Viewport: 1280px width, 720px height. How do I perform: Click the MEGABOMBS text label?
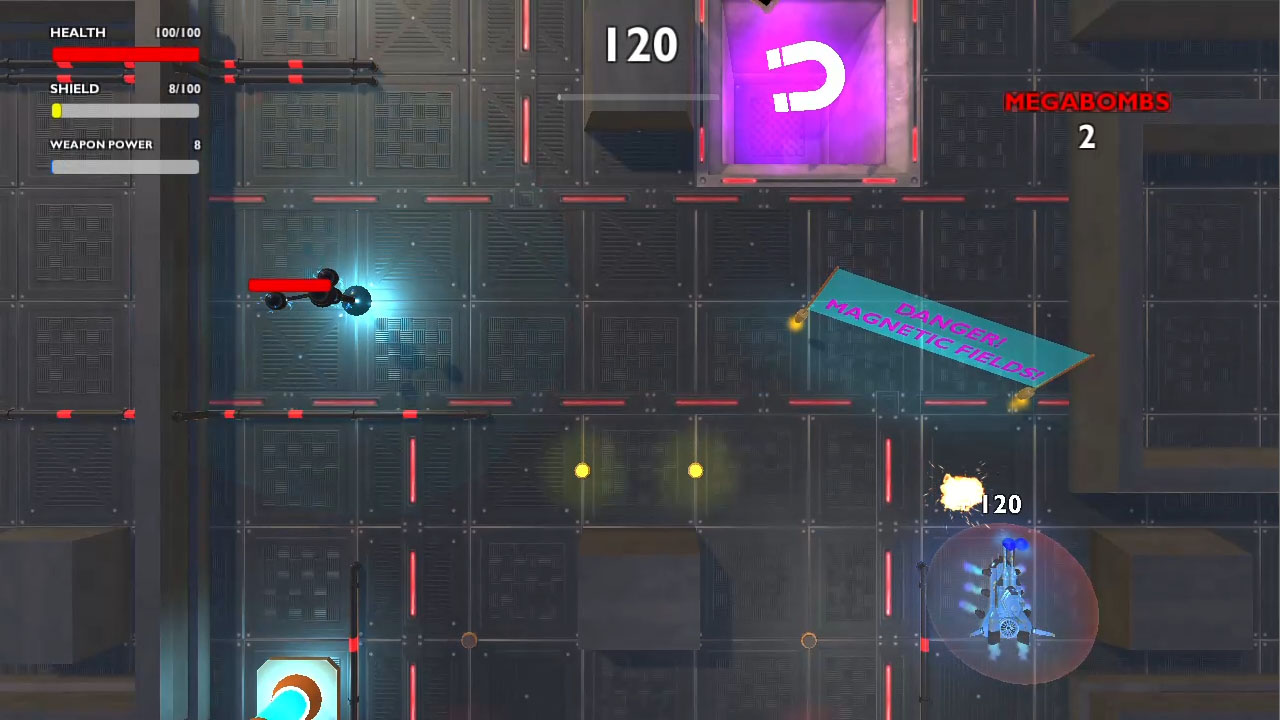click(1086, 101)
